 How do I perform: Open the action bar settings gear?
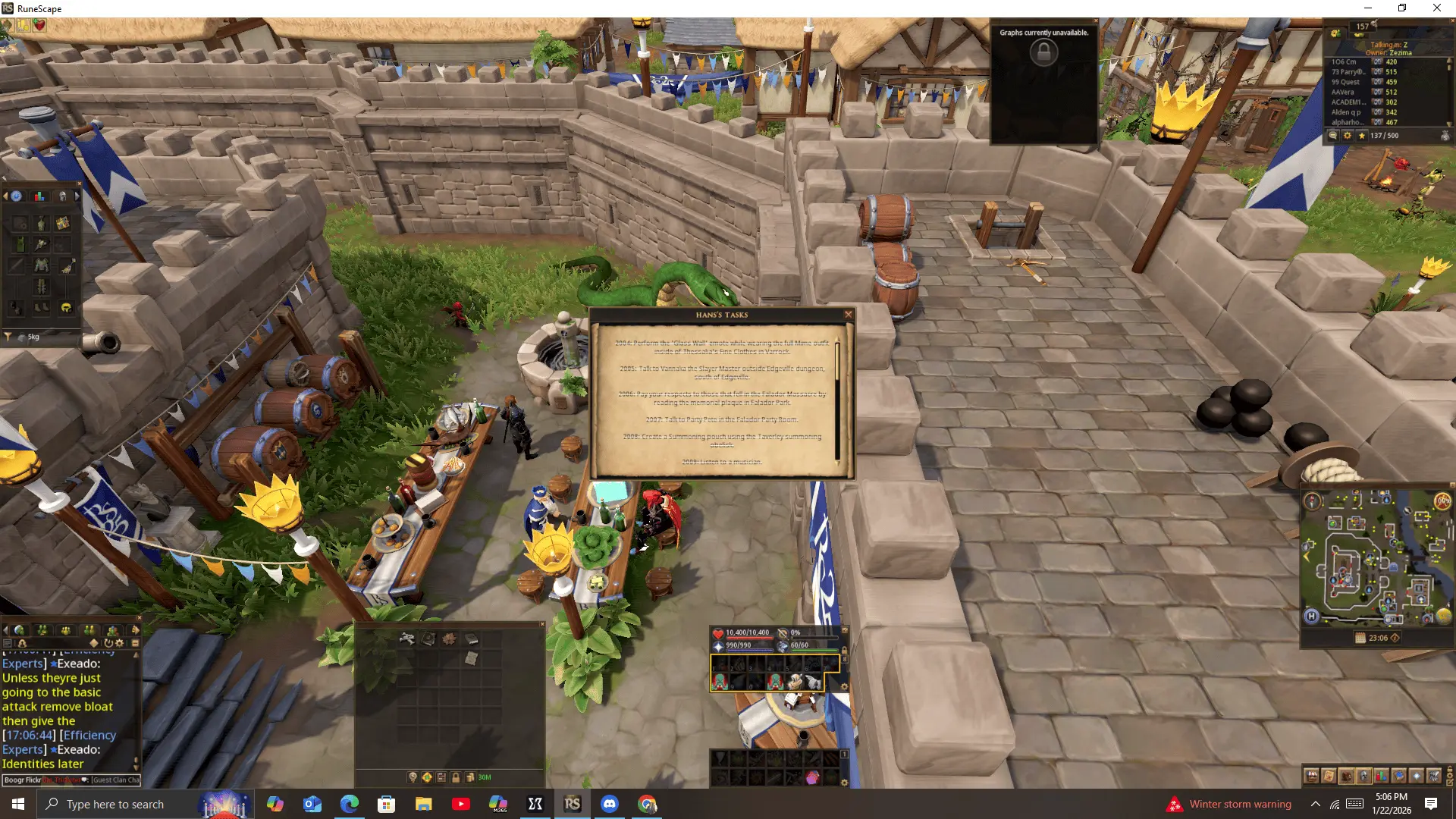click(844, 686)
